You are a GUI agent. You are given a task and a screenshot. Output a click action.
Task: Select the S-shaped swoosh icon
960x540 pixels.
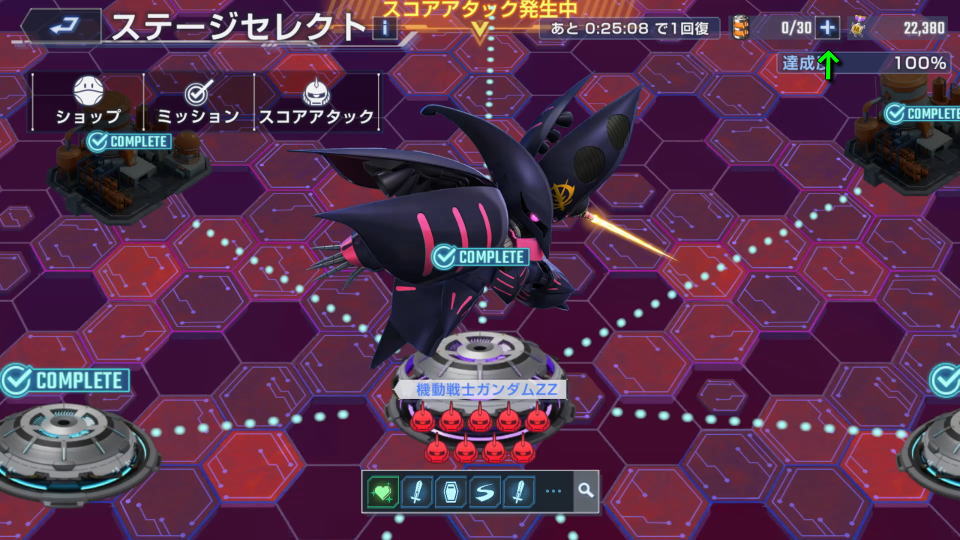click(x=484, y=492)
